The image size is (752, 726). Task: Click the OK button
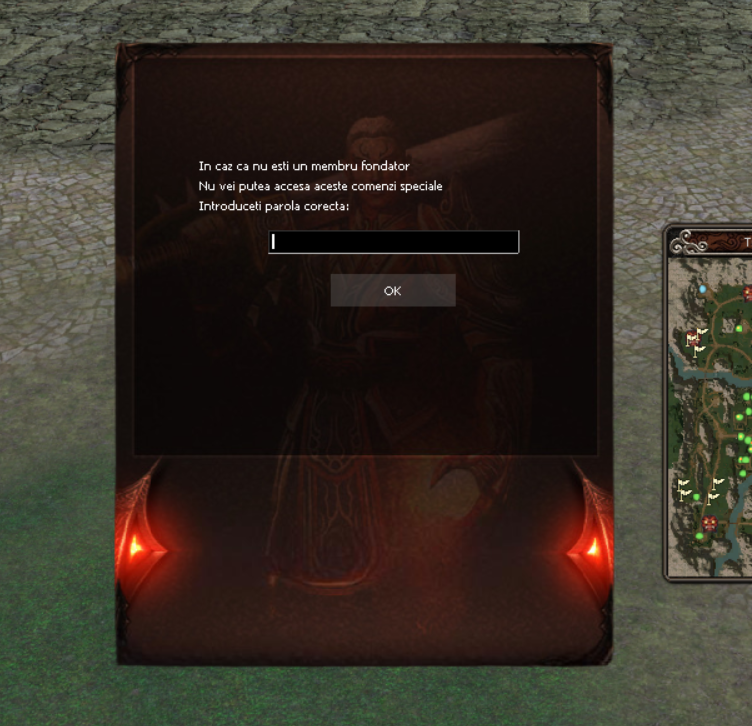tap(392, 290)
